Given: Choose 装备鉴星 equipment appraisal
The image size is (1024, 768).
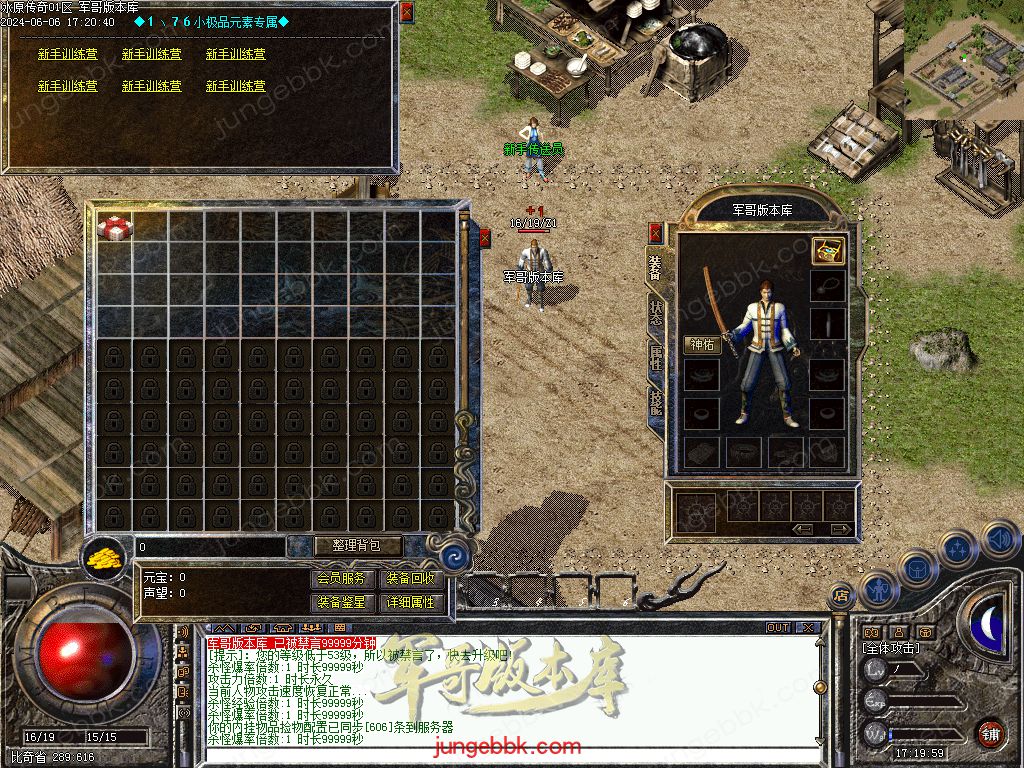Looking at the screenshot, I should 341,603.
